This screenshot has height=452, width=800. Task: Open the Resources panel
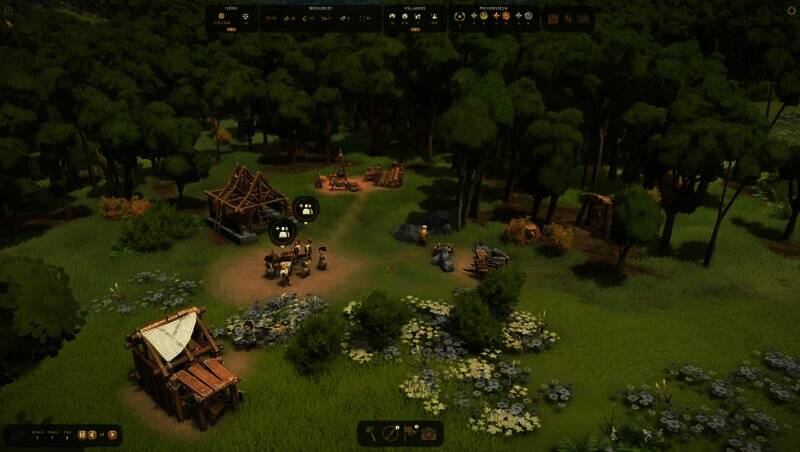320,17
